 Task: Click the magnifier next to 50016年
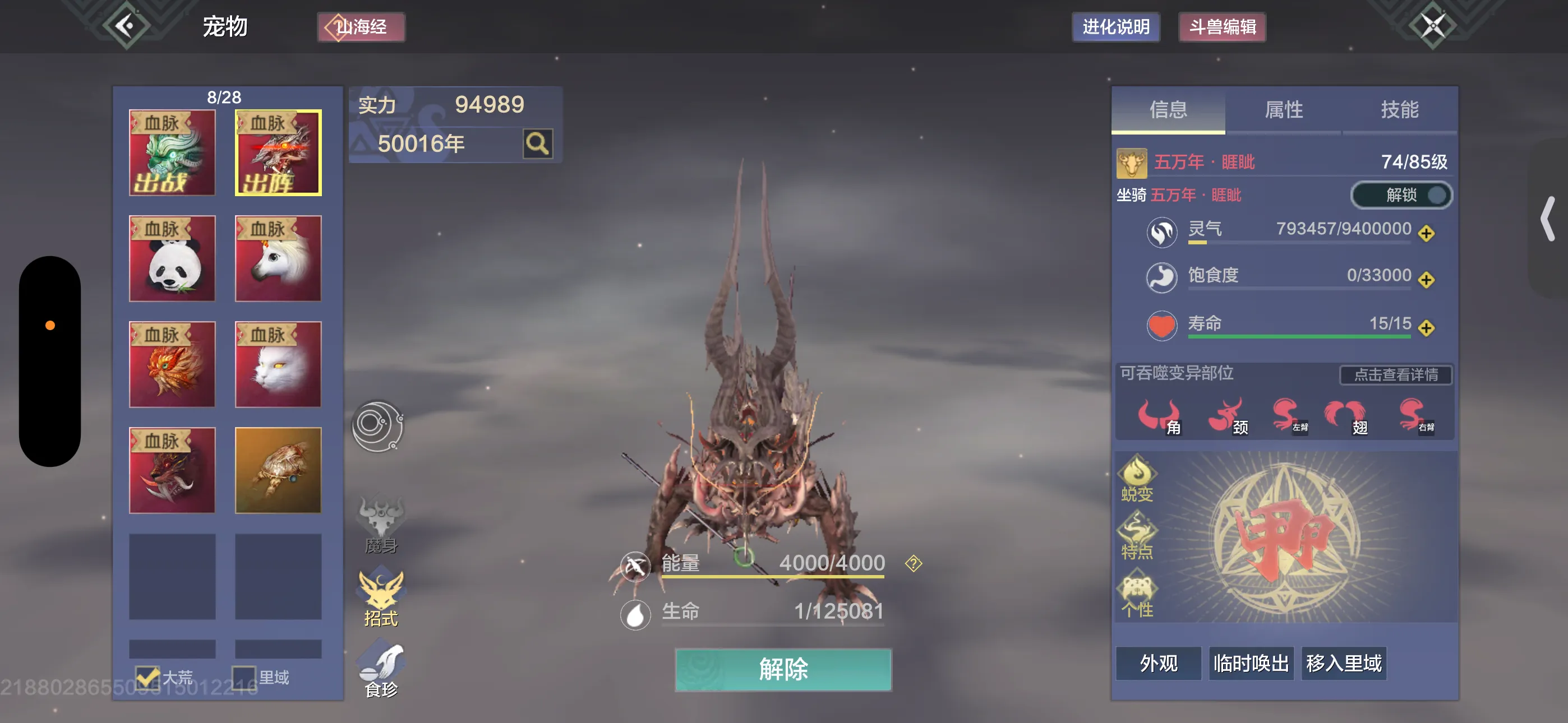(x=537, y=144)
